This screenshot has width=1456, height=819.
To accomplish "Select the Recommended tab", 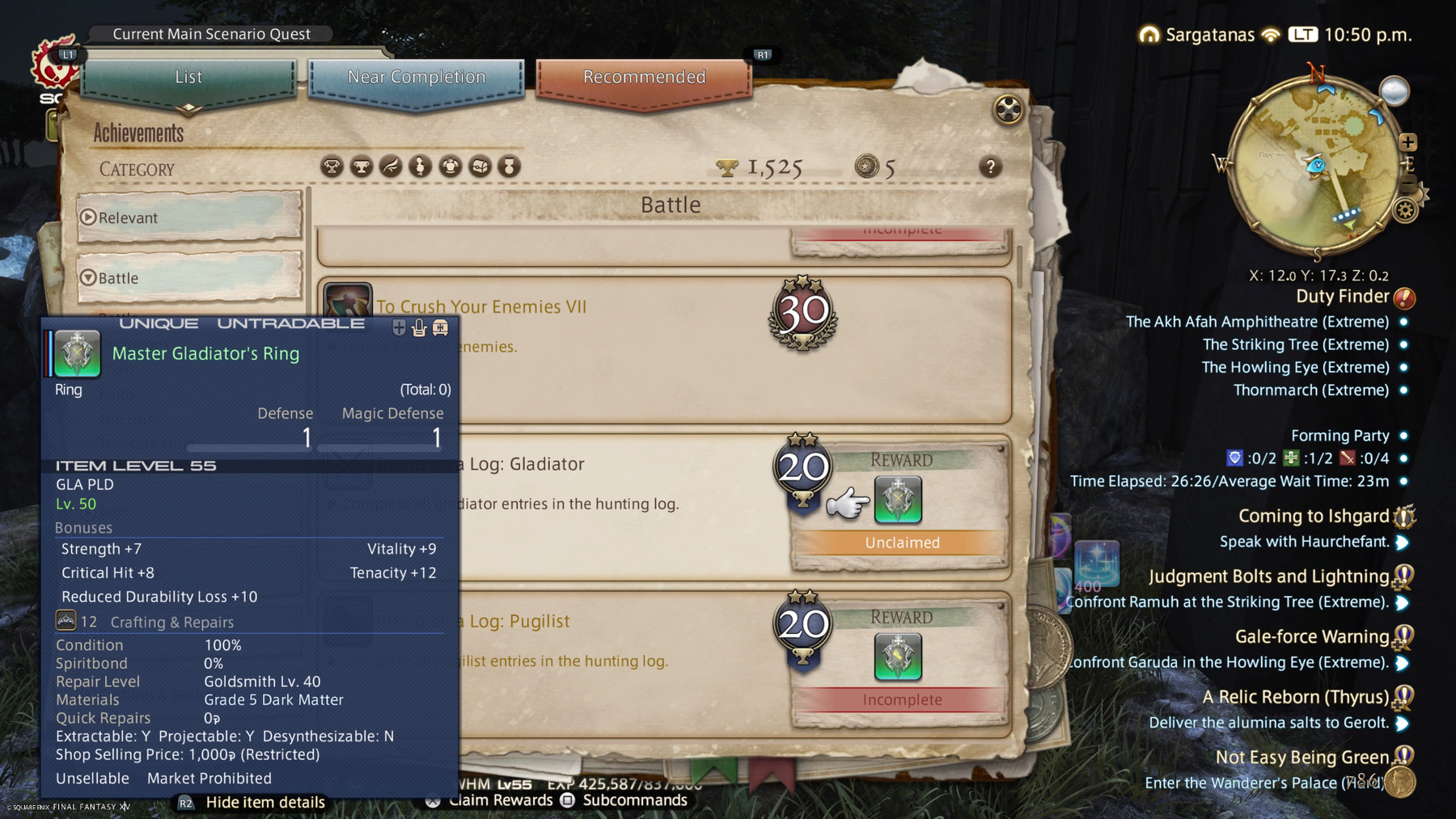I will [x=644, y=78].
